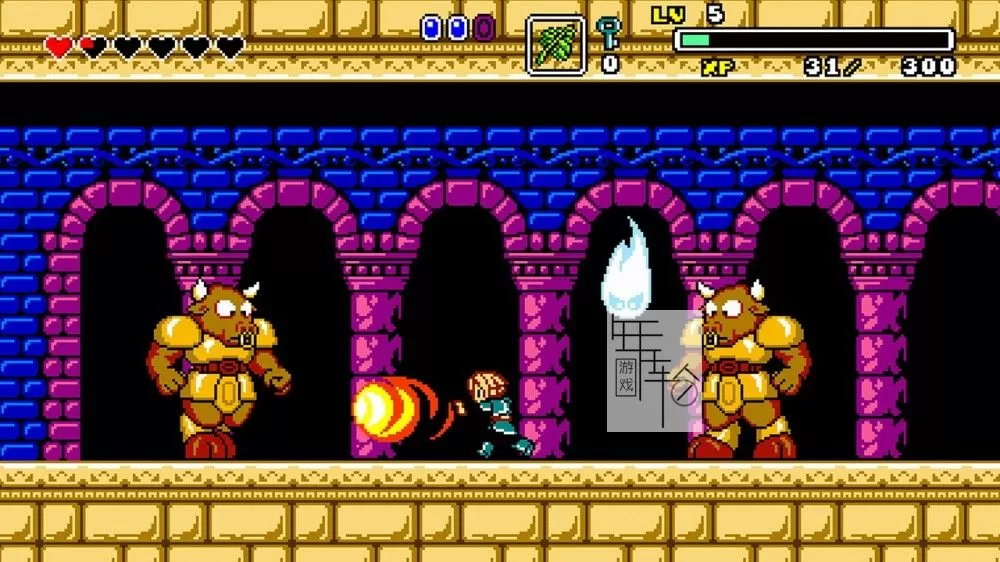The width and height of the screenshot is (1000, 562).
Task: Select the equipped green leaf item slot
Action: click(555, 45)
